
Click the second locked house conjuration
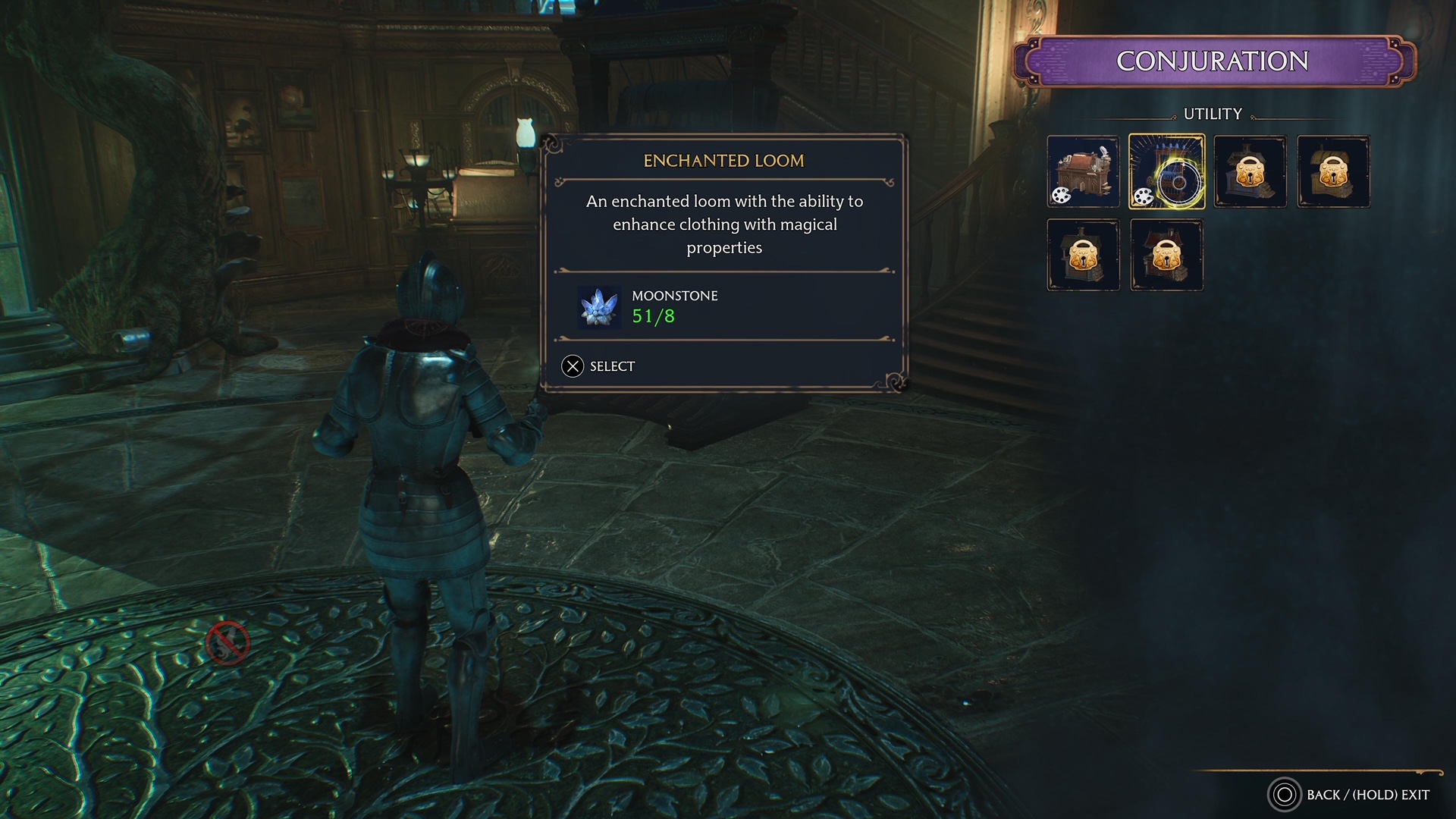pos(1166,255)
